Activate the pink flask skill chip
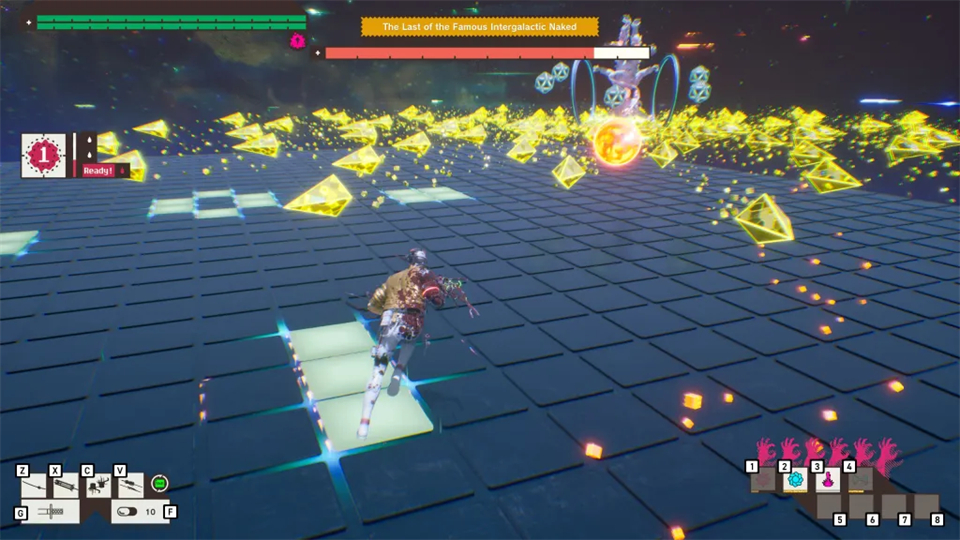 [828, 480]
